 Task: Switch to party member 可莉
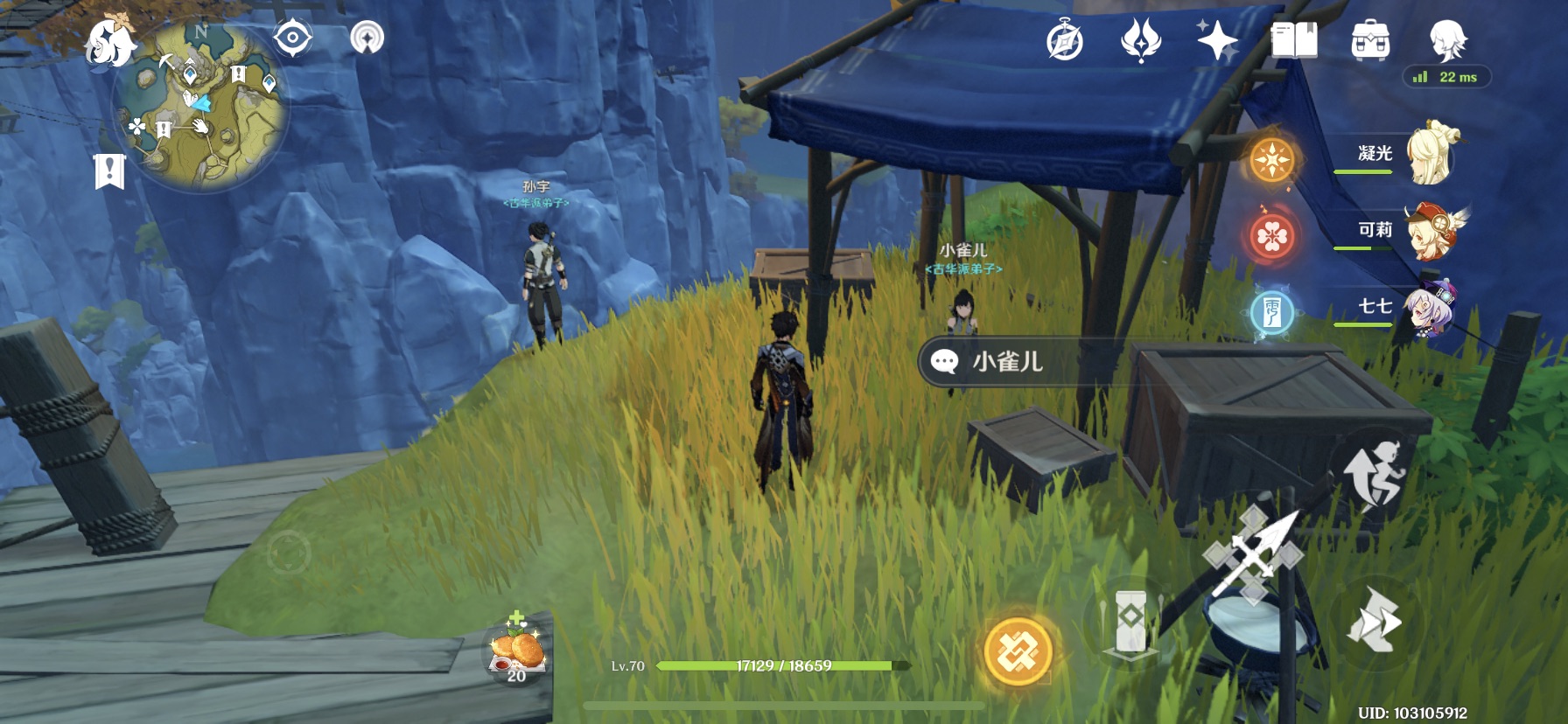(x=1428, y=231)
